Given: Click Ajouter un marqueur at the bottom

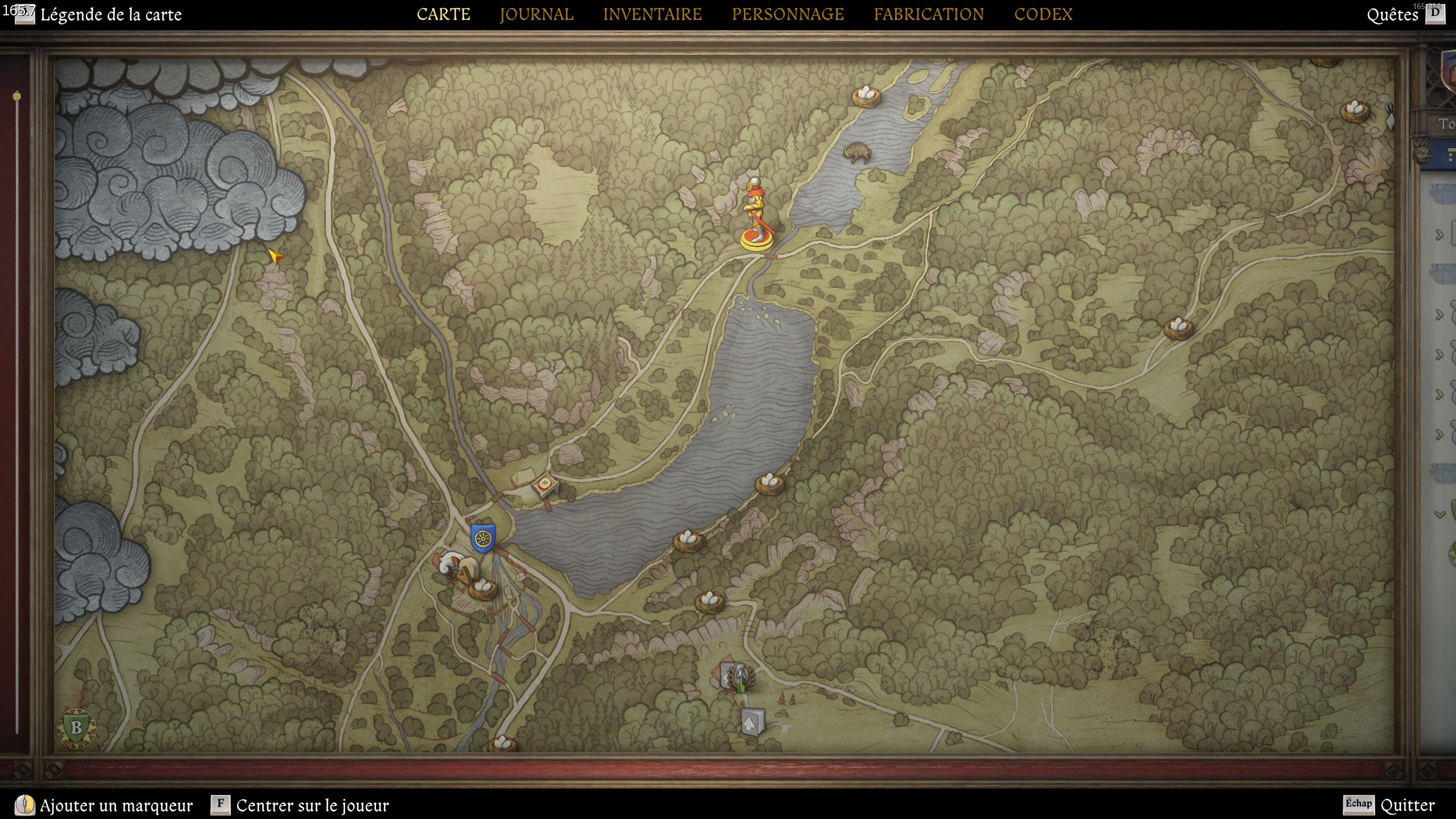Looking at the screenshot, I should click(116, 805).
